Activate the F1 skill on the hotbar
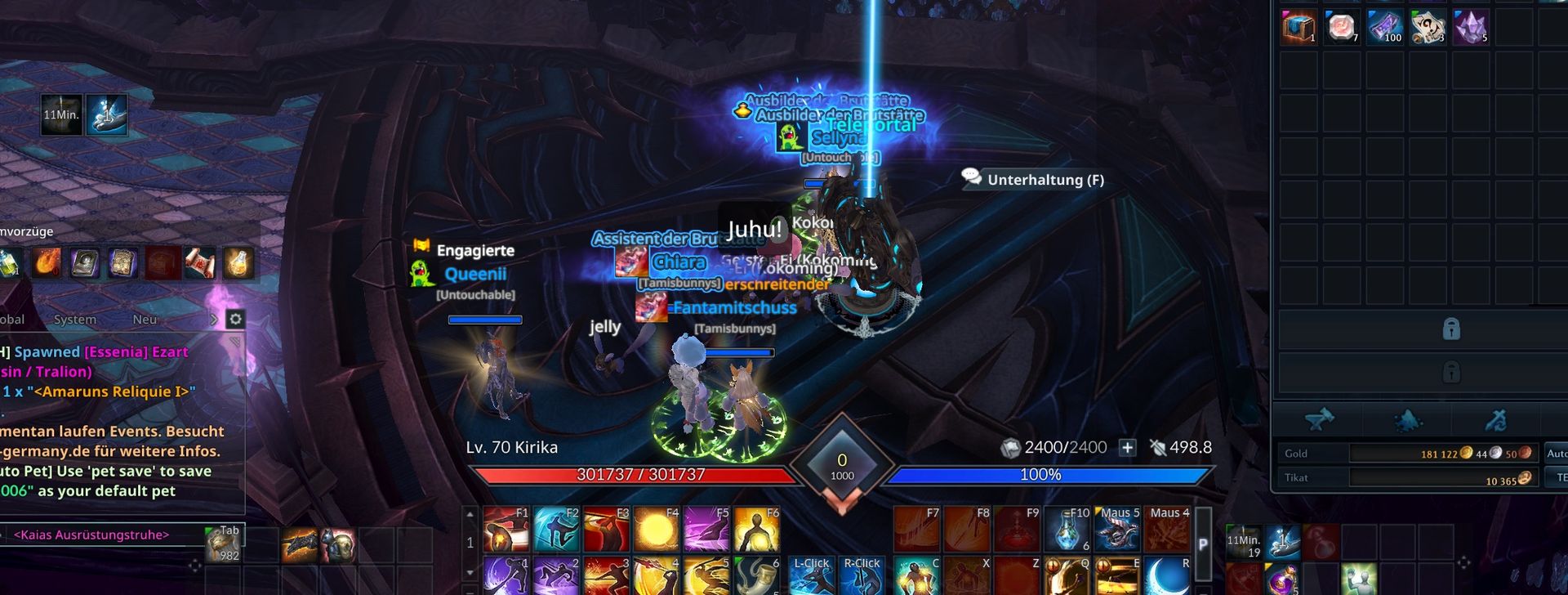The height and width of the screenshot is (595, 1568). 506,530
